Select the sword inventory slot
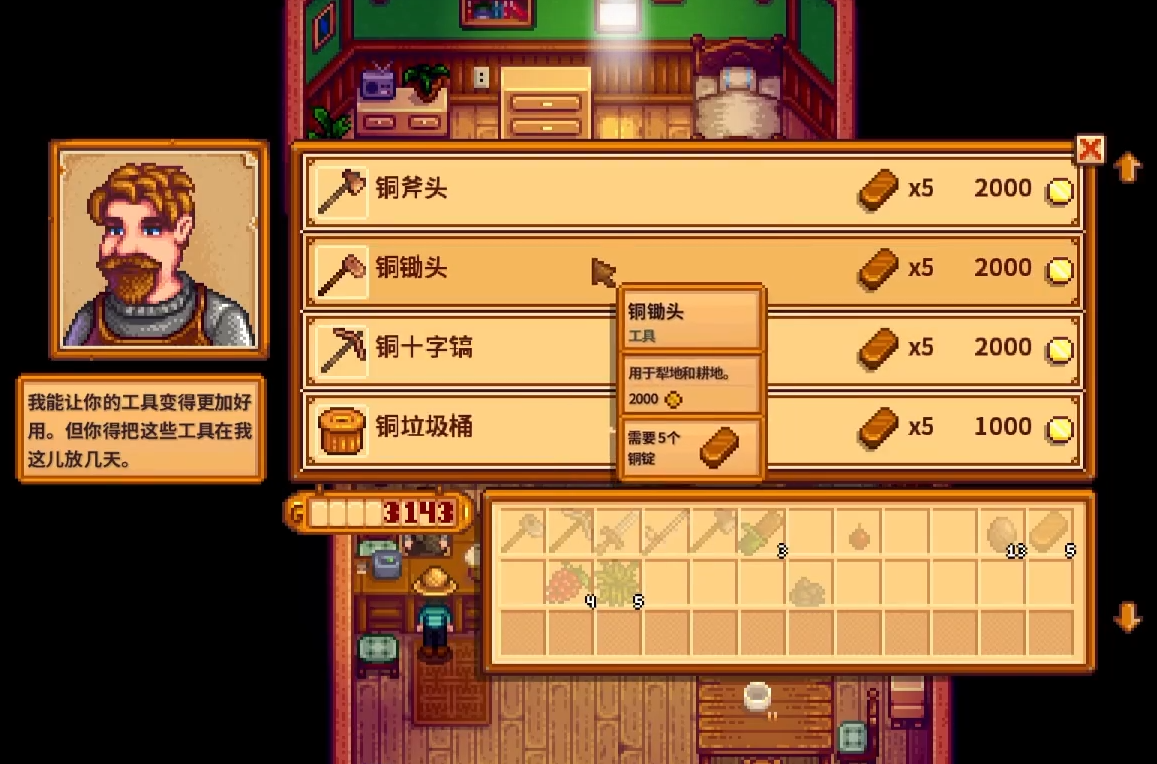The image size is (1157, 764). pos(618,532)
